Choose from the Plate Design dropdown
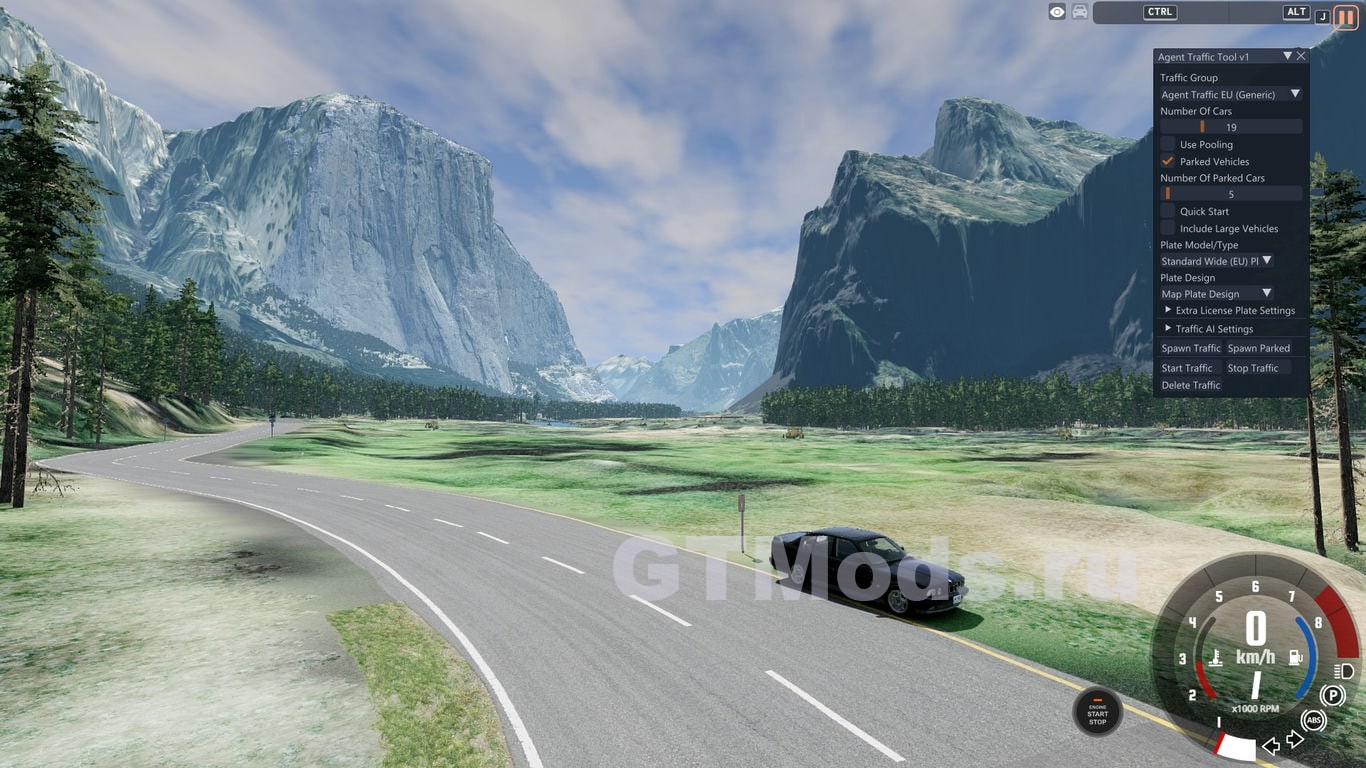1366x768 pixels. coord(1217,294)
